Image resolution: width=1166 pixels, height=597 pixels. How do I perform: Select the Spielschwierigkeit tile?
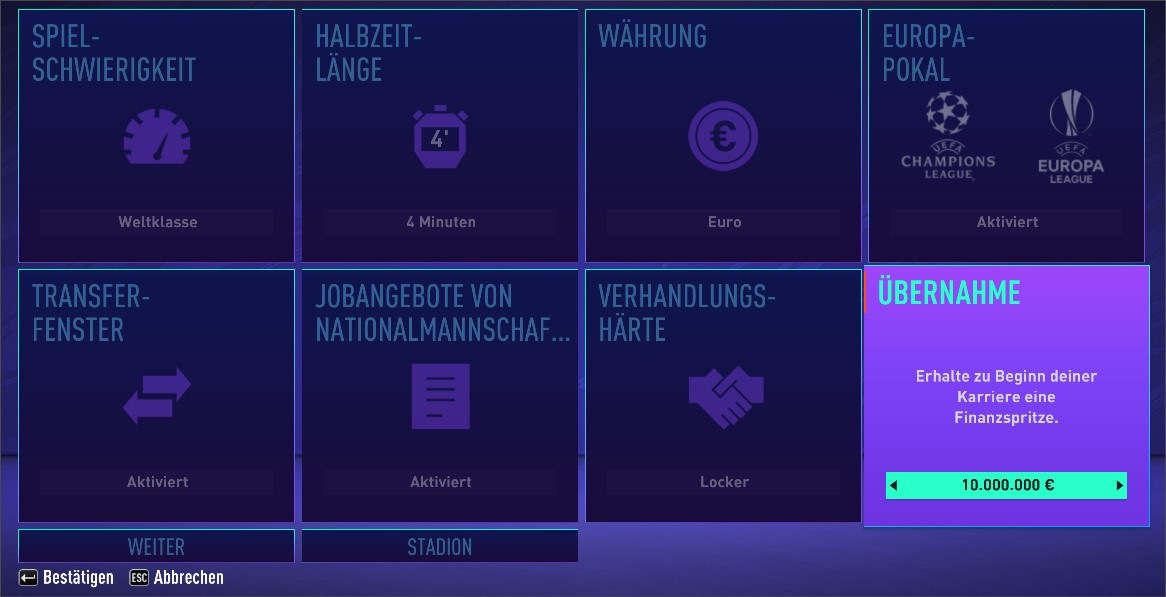pyautogui.click(x=156, y=136)
